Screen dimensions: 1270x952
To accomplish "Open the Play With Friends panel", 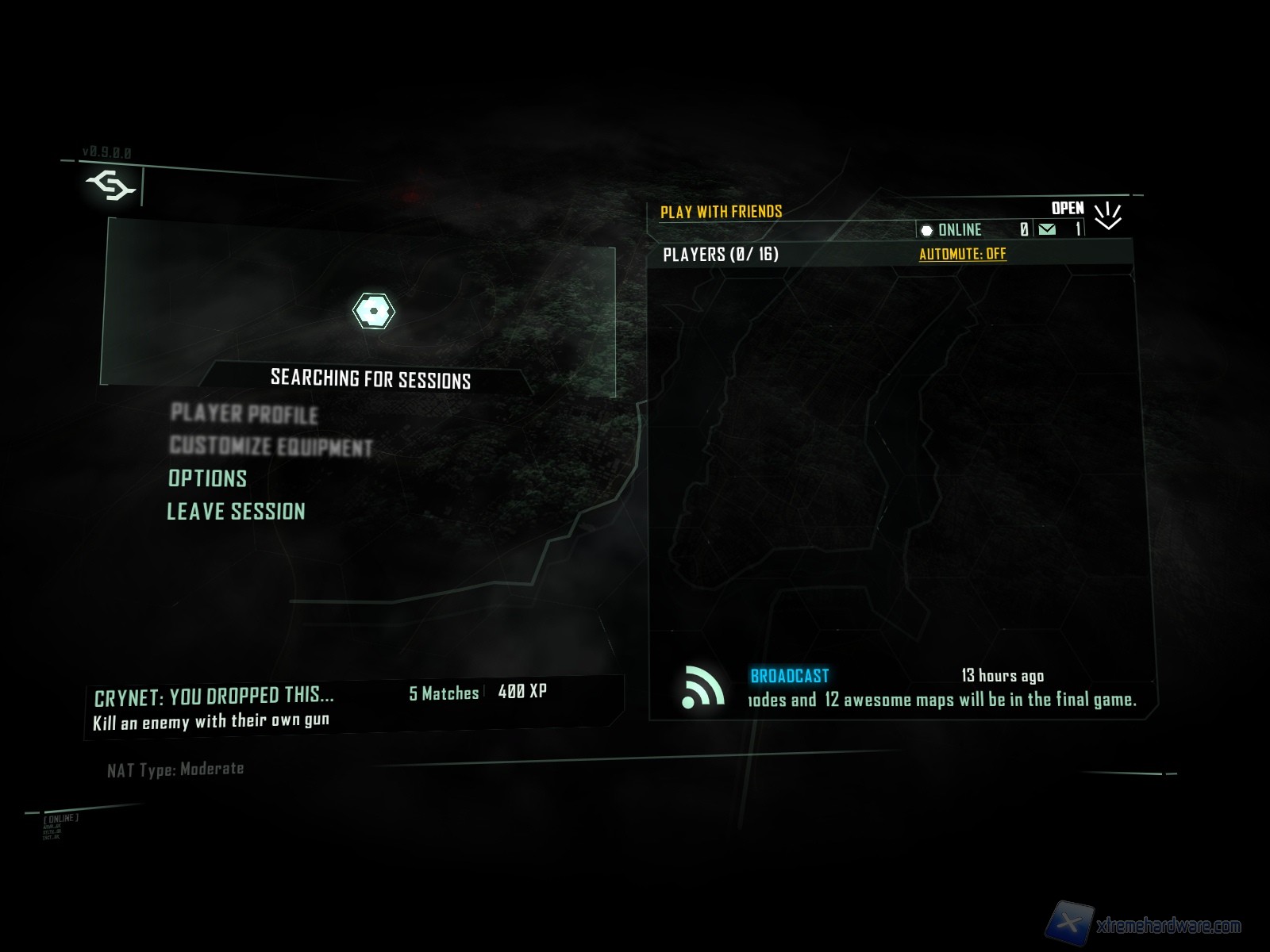I will 721,212.
